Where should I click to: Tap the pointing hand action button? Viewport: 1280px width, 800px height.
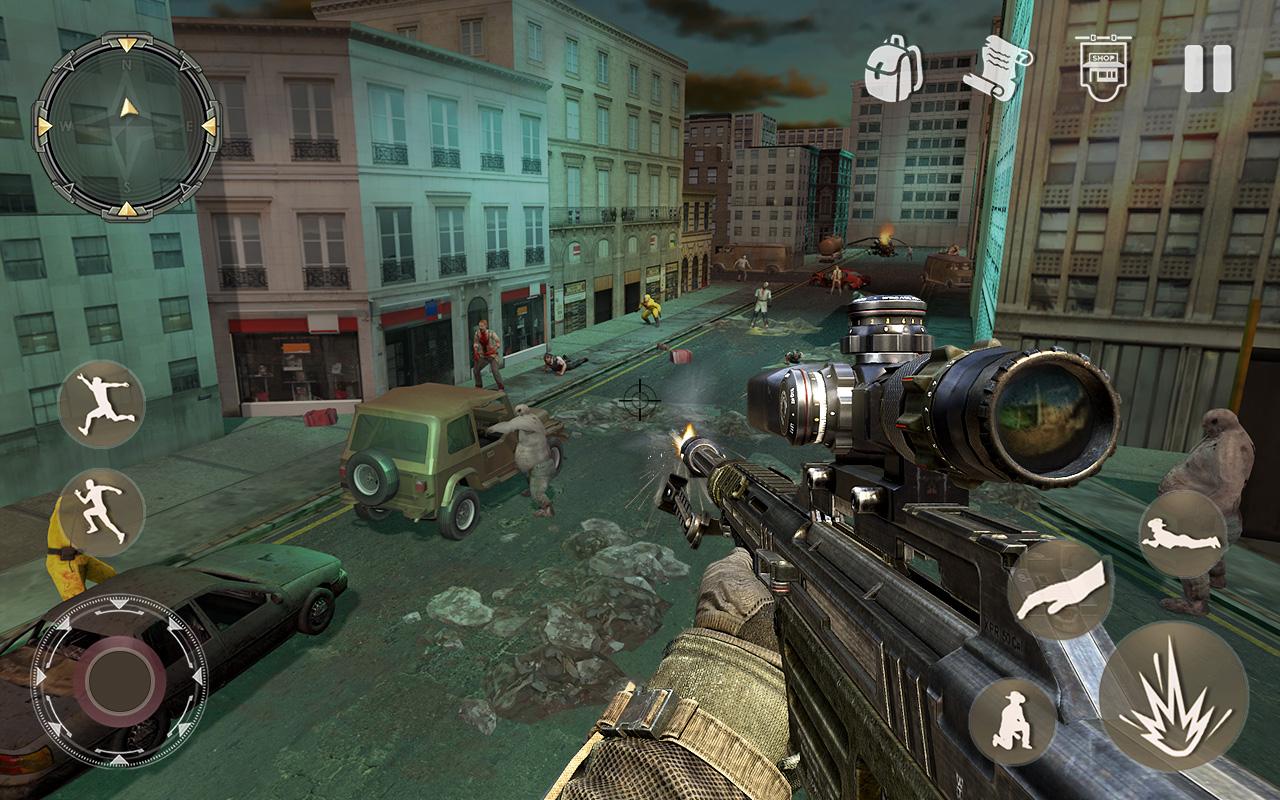pyautogui.click(x=1060, y=590)
